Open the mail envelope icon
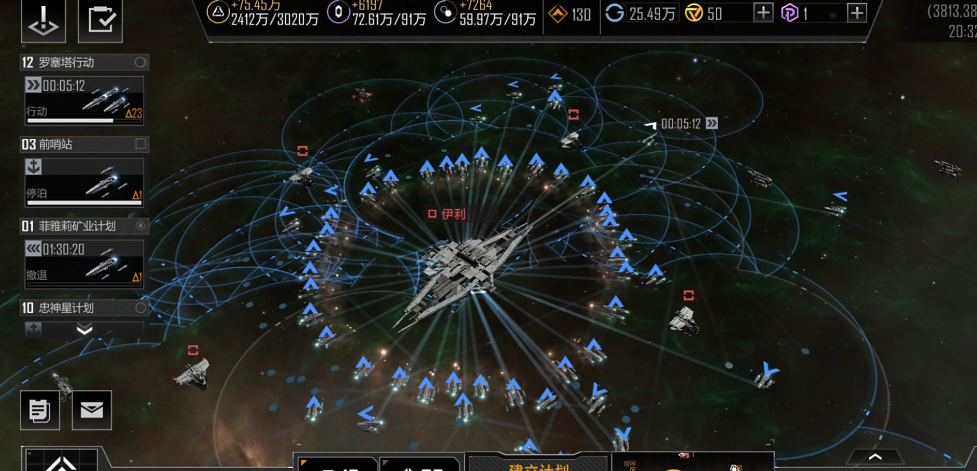 tap(92, 409)
